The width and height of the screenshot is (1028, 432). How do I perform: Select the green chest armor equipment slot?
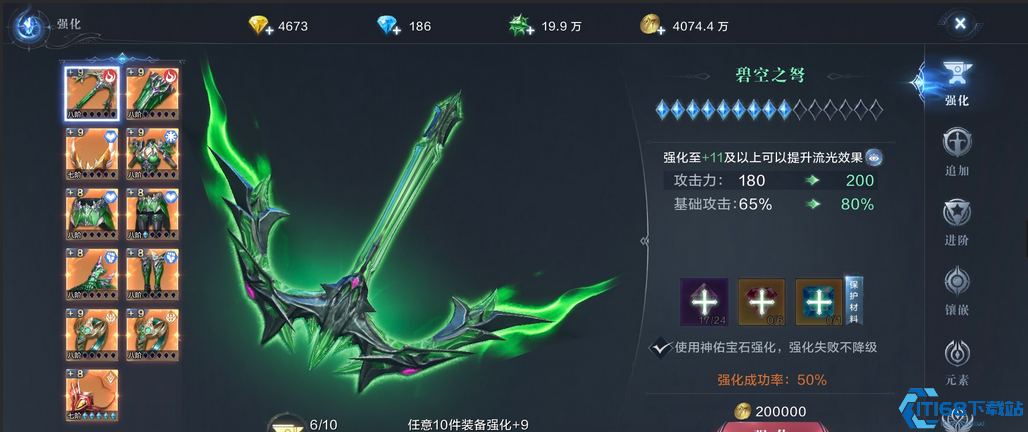pos(152,153)
